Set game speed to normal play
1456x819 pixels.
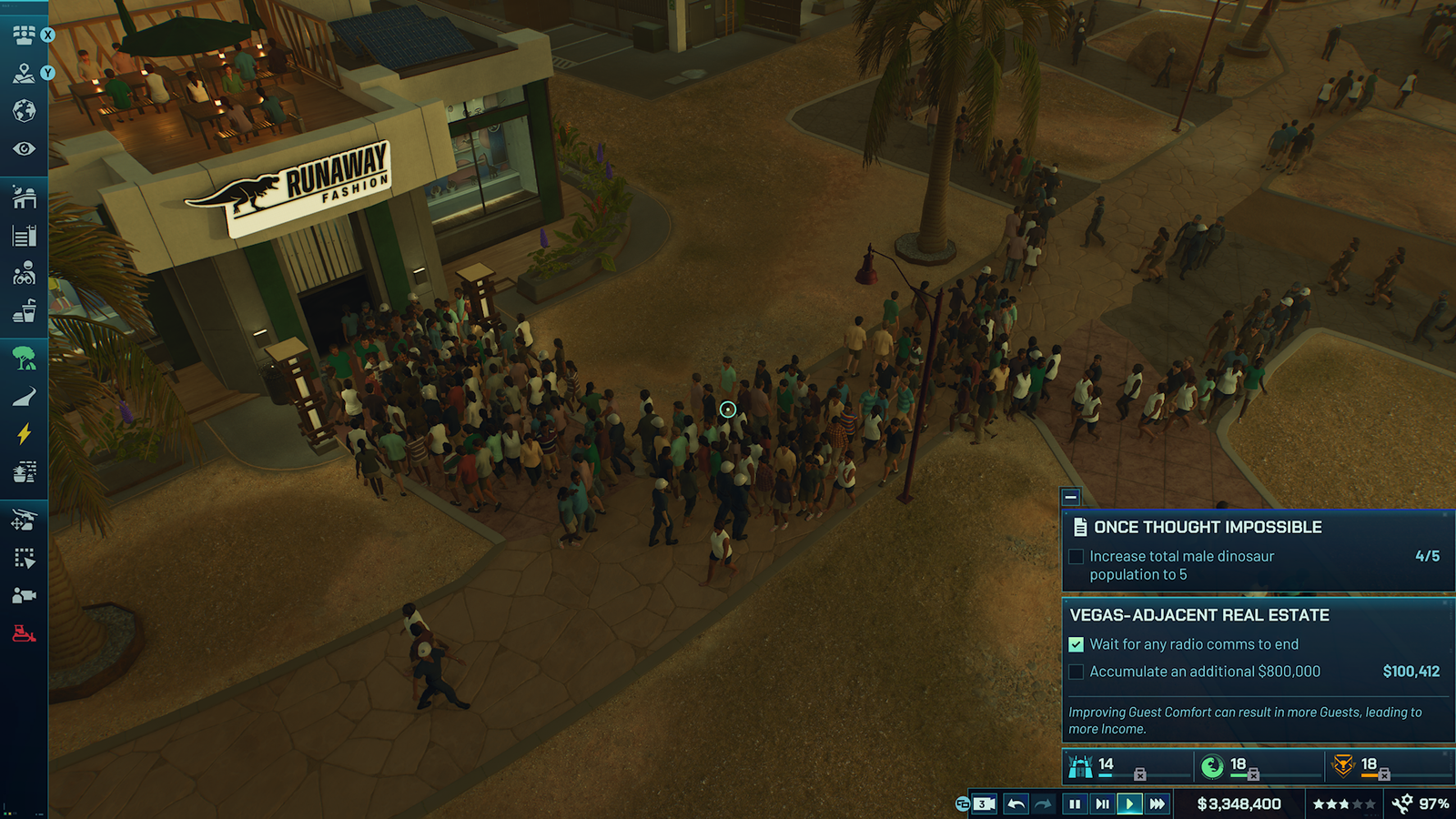(1129, 804)
